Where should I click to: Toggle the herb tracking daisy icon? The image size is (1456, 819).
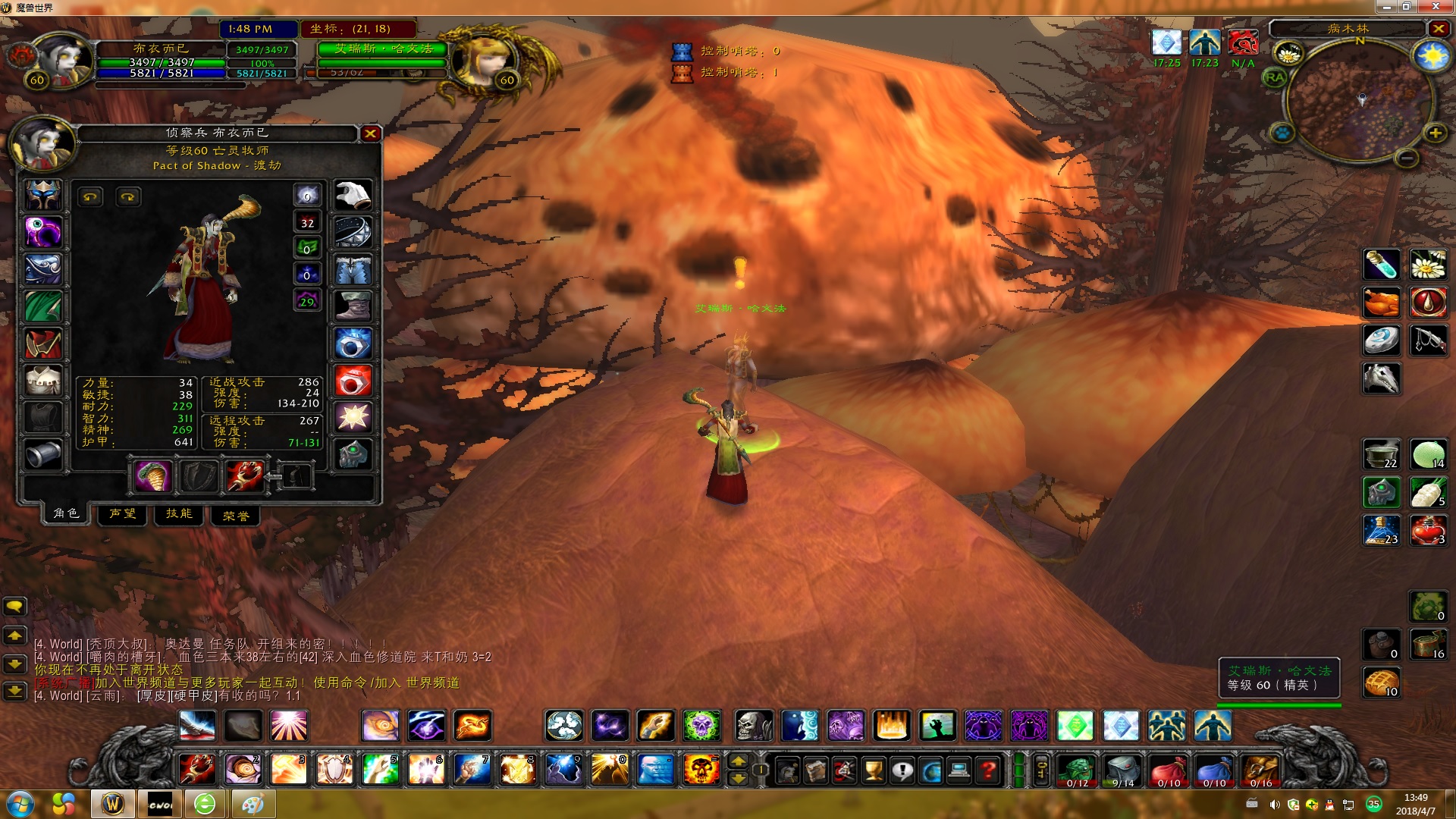pyautogui.click(x=1288, y=54)
